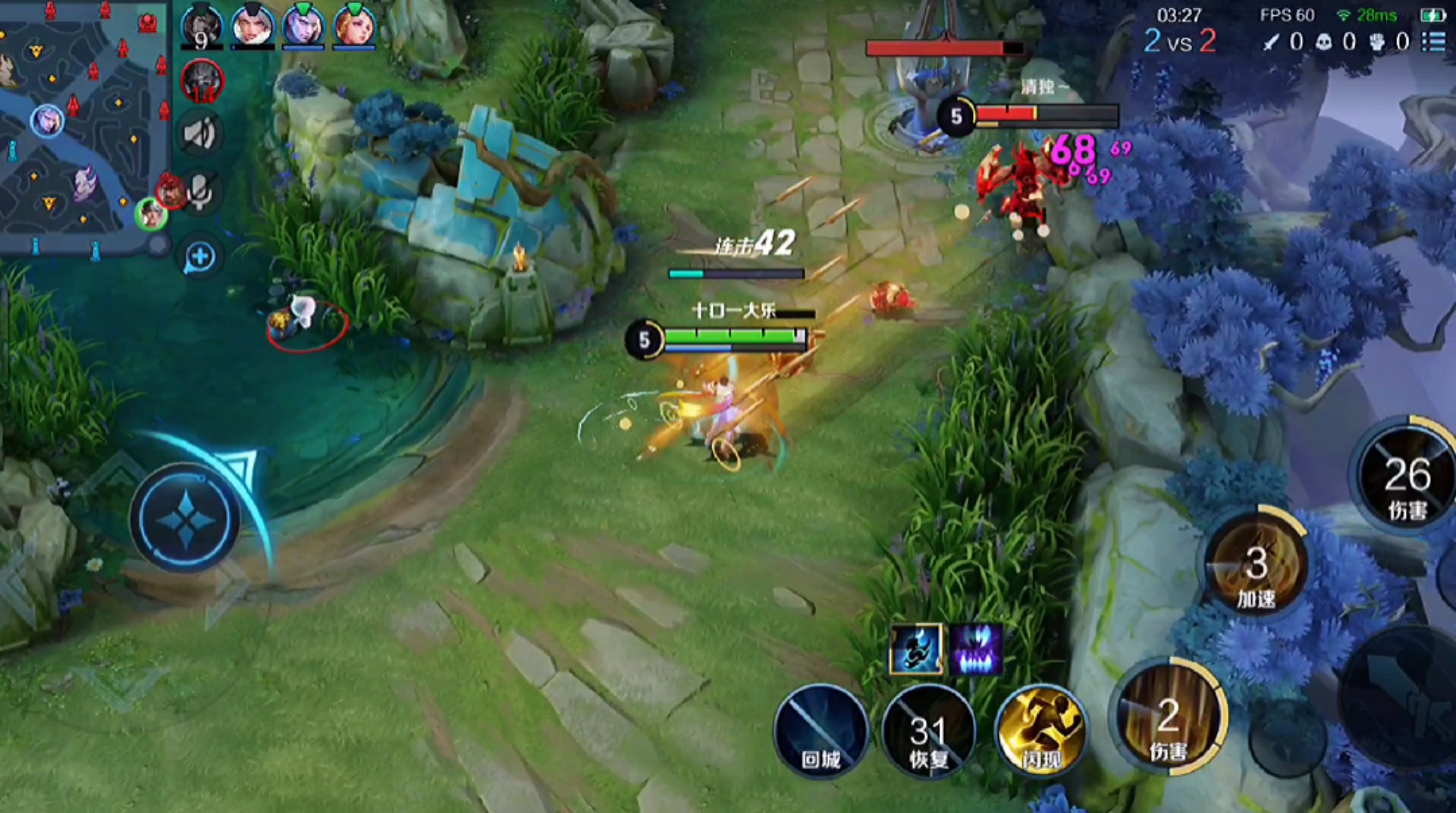The image size is (1456, 813).
Task: Toggle the muted microphone button
Action: 201,191
